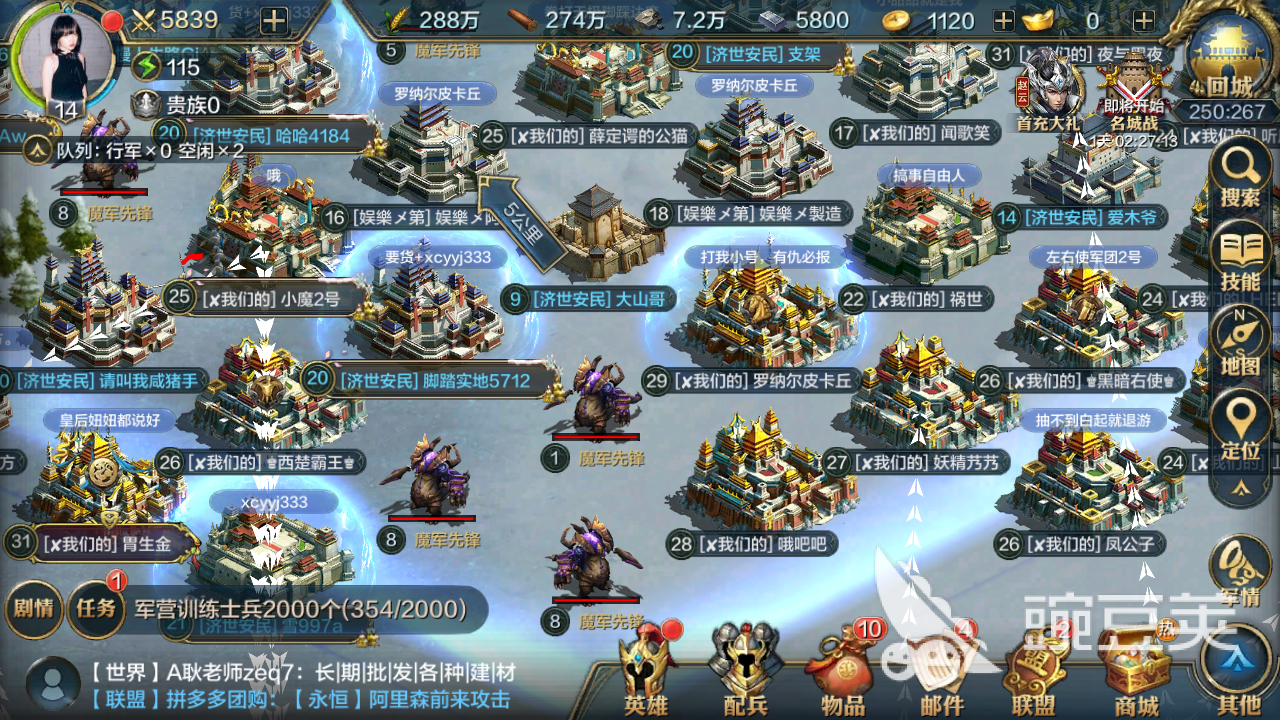Viewport: 1280px width, 720px height.
Task: Add more gold coins with plus button
Action: point(1005,21)
